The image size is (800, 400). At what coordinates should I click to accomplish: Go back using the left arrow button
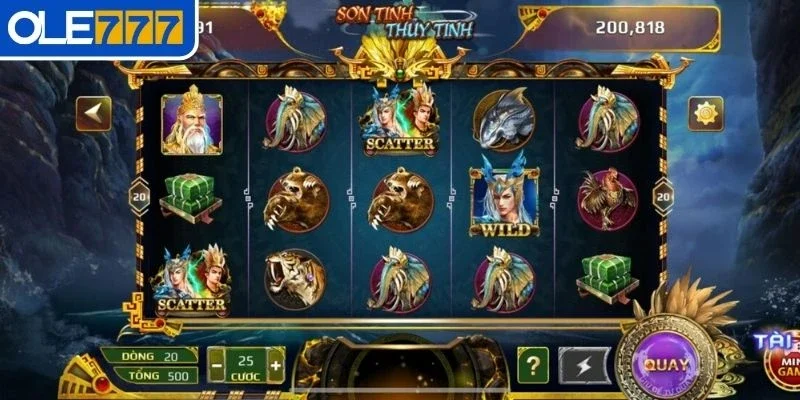tap(94, 112)
